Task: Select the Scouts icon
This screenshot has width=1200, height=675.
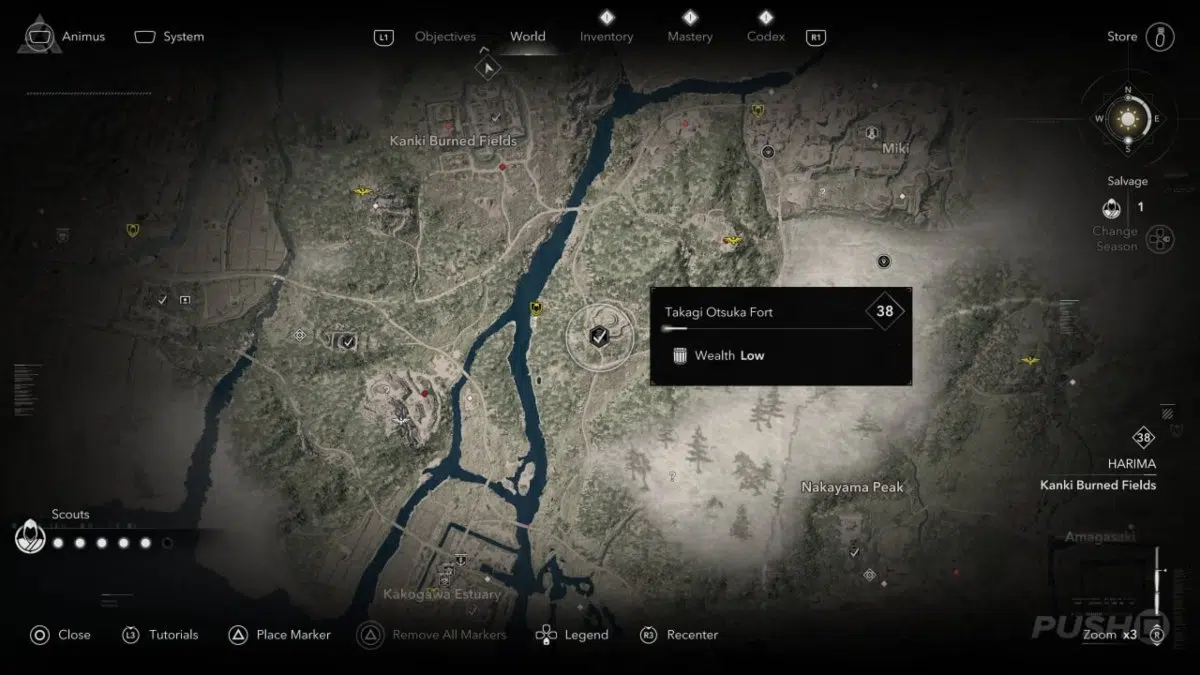Action: (30, 539)
